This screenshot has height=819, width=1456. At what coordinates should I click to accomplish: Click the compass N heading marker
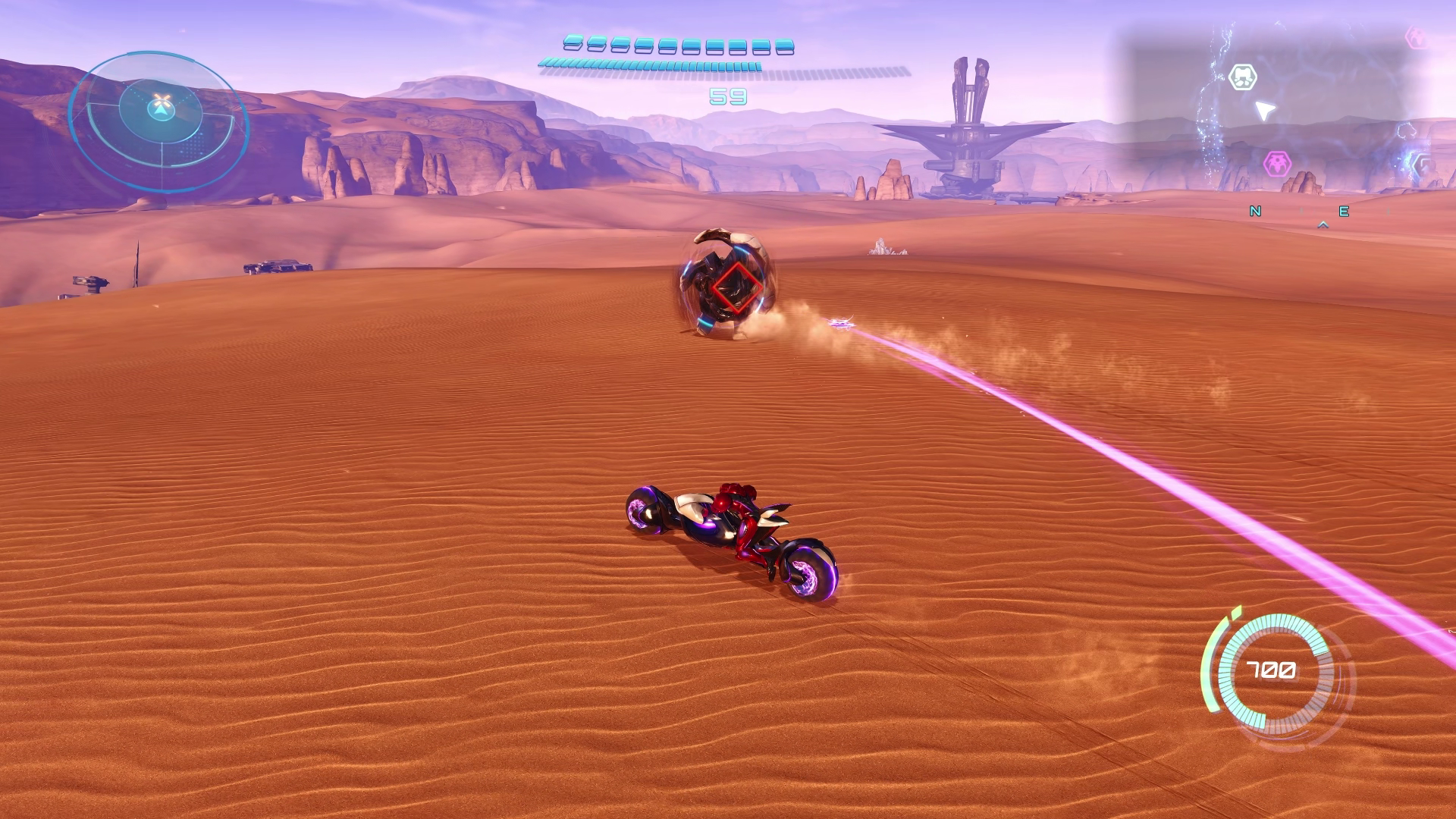click(1255, 212)
